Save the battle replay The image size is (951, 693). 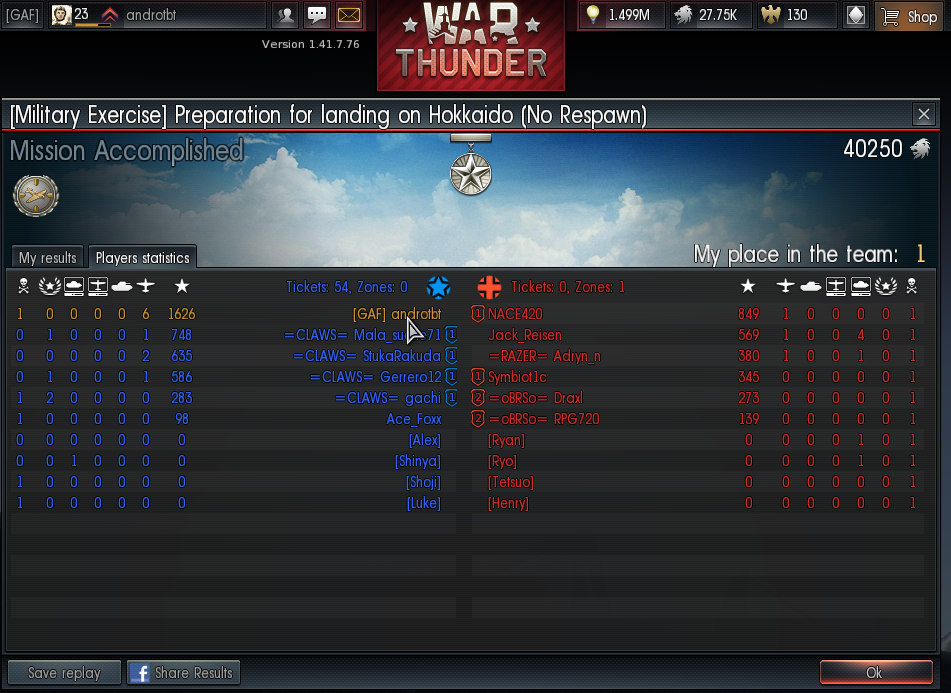coord(64,673)
